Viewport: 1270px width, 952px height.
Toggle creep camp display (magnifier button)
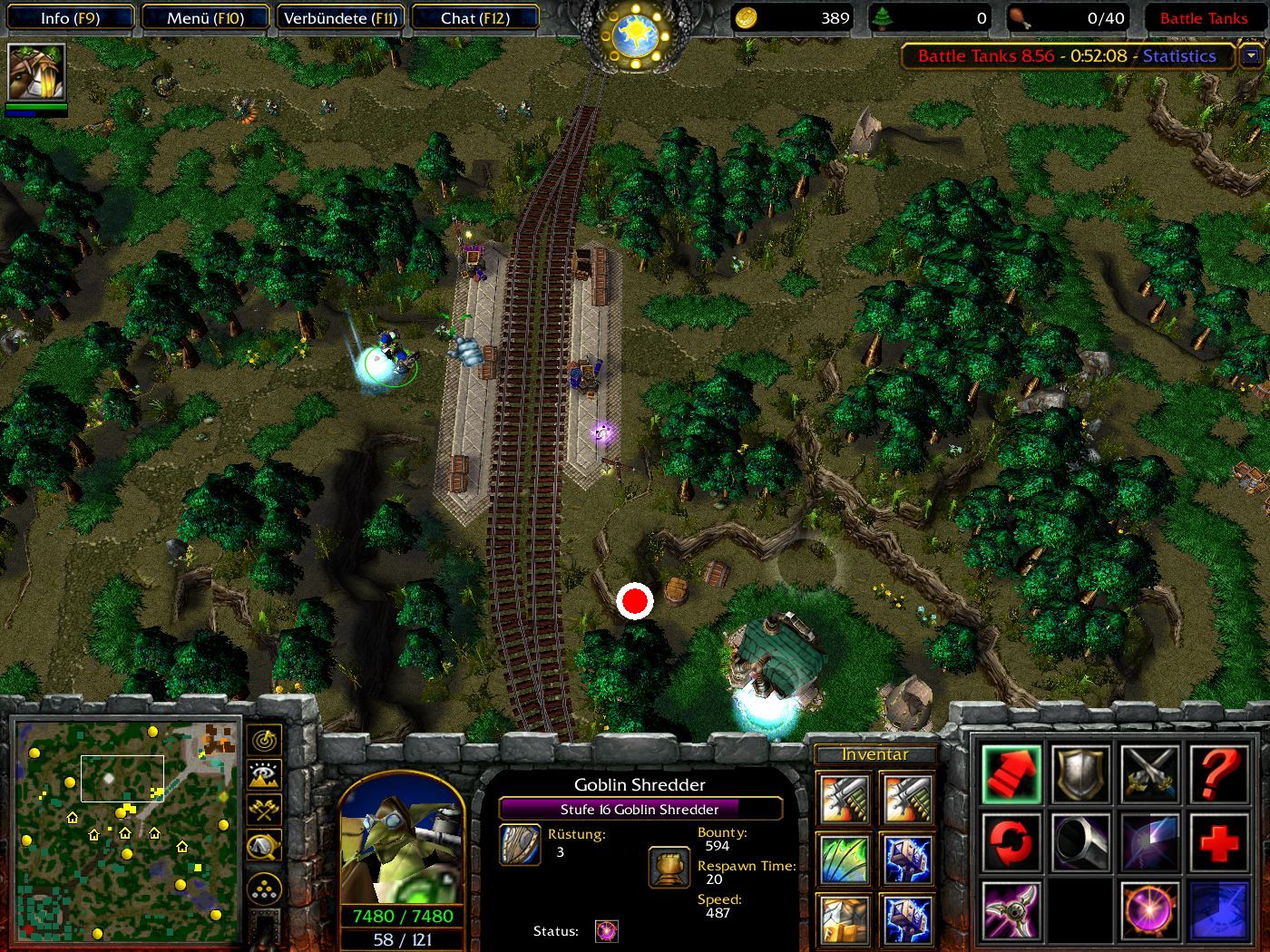(x=264, y=846)
